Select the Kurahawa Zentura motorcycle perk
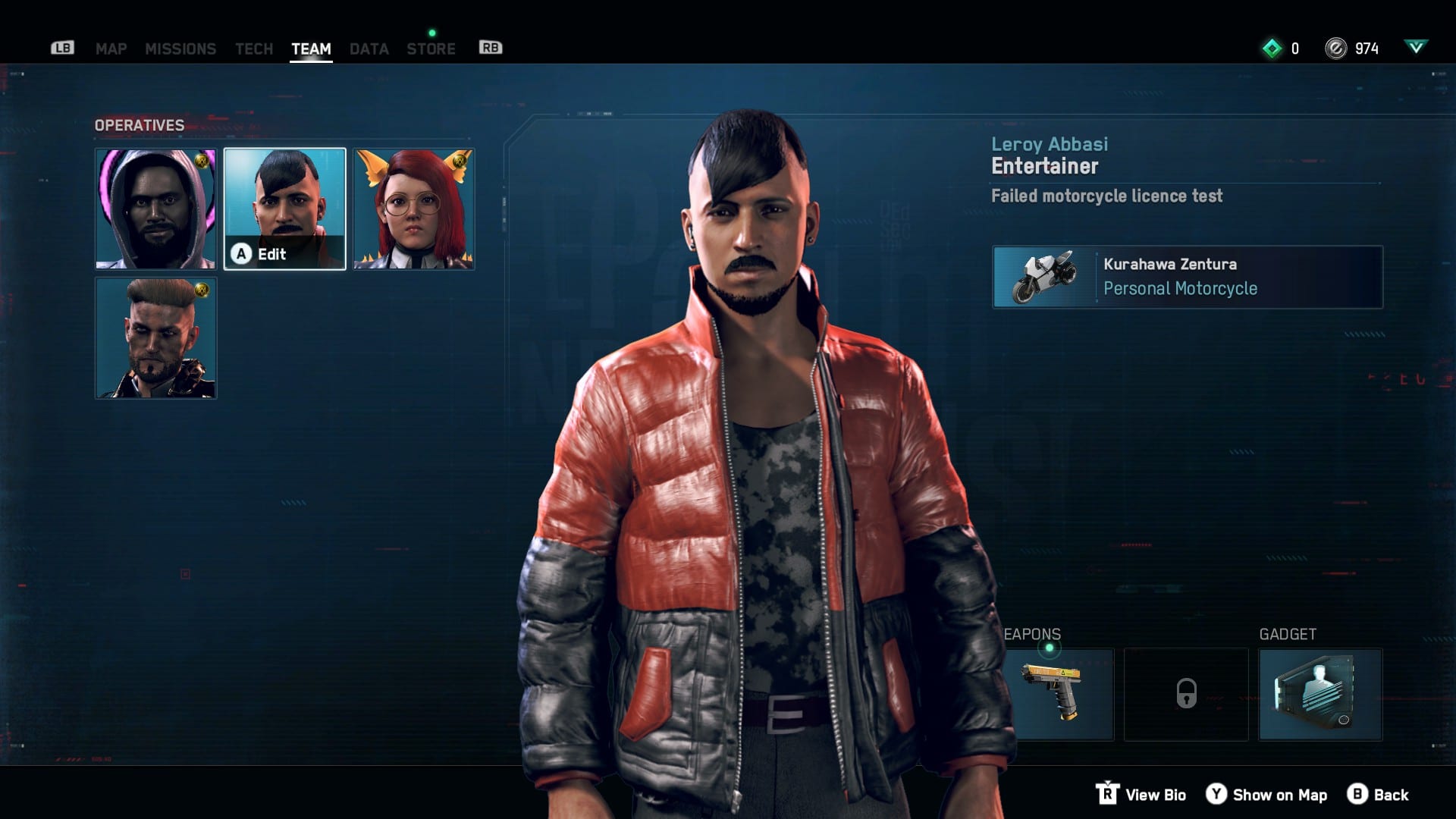 [x=1187, y=277]
